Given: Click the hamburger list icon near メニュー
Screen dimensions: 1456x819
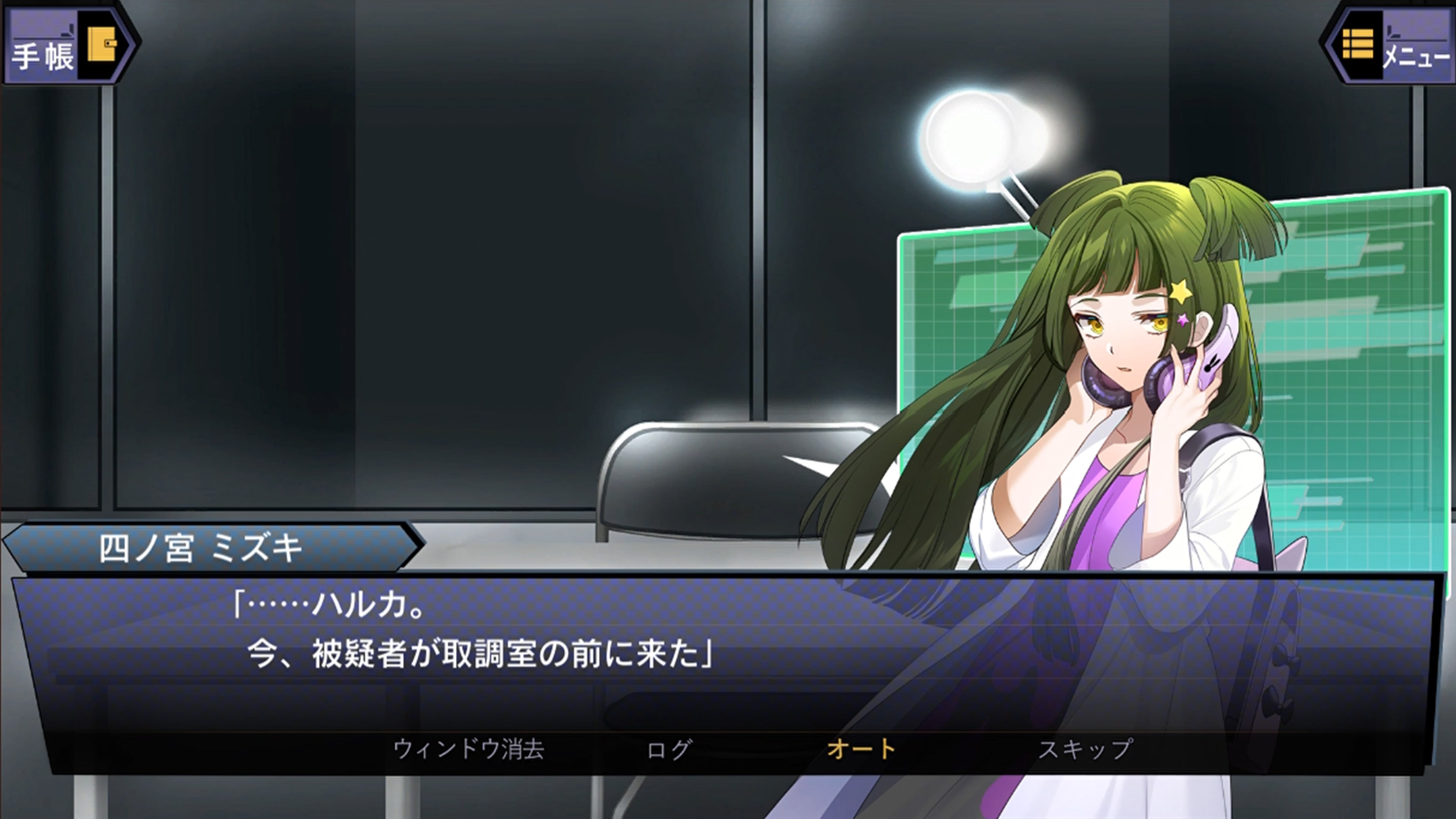Looking at the screenshot, I should point(1358,44).
